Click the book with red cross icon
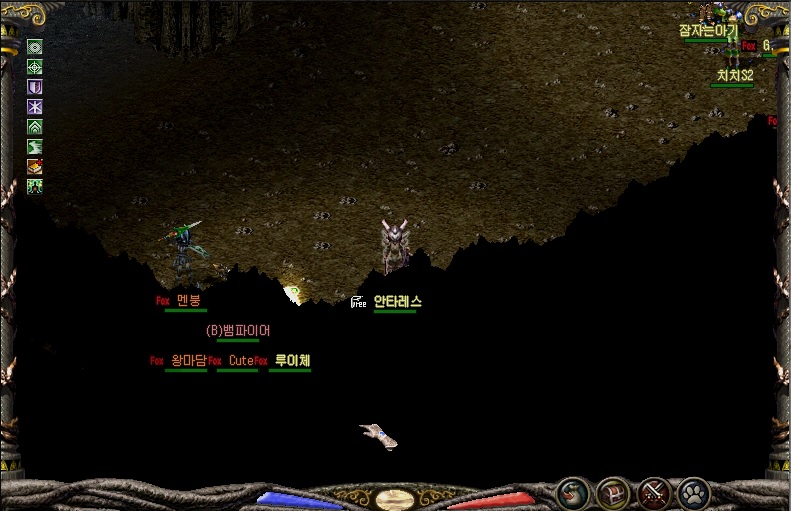 (35, 166)
